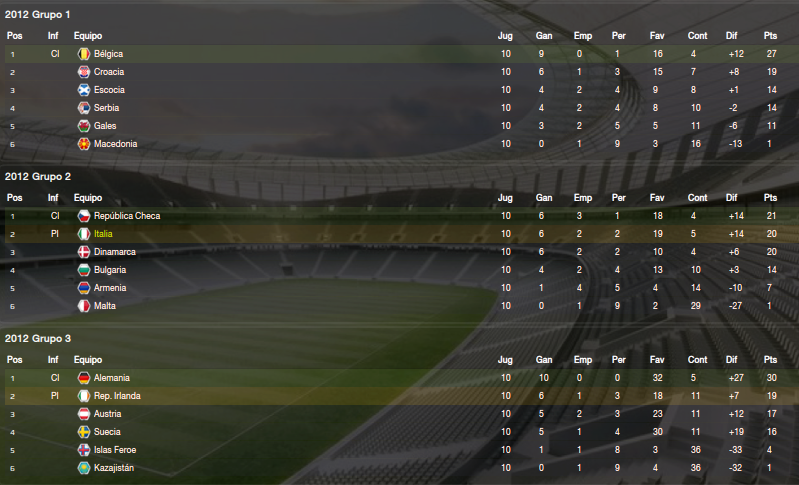Viewport: 799px width, 485px height.
Task: Select Armenia in the table
Action: [x=110, y=288]
